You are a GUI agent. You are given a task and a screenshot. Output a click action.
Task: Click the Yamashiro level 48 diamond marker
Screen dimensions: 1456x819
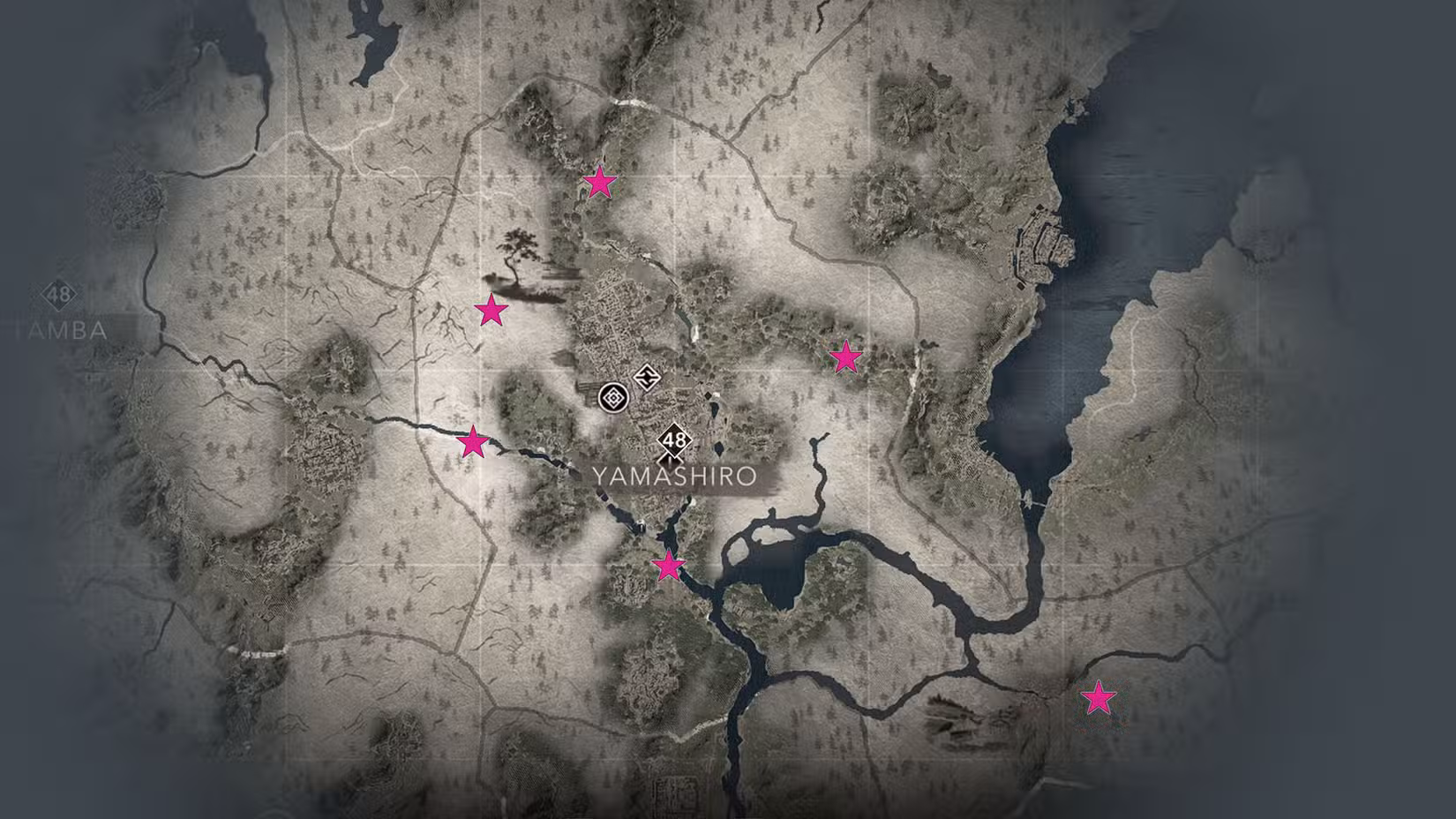pos(673,439)
